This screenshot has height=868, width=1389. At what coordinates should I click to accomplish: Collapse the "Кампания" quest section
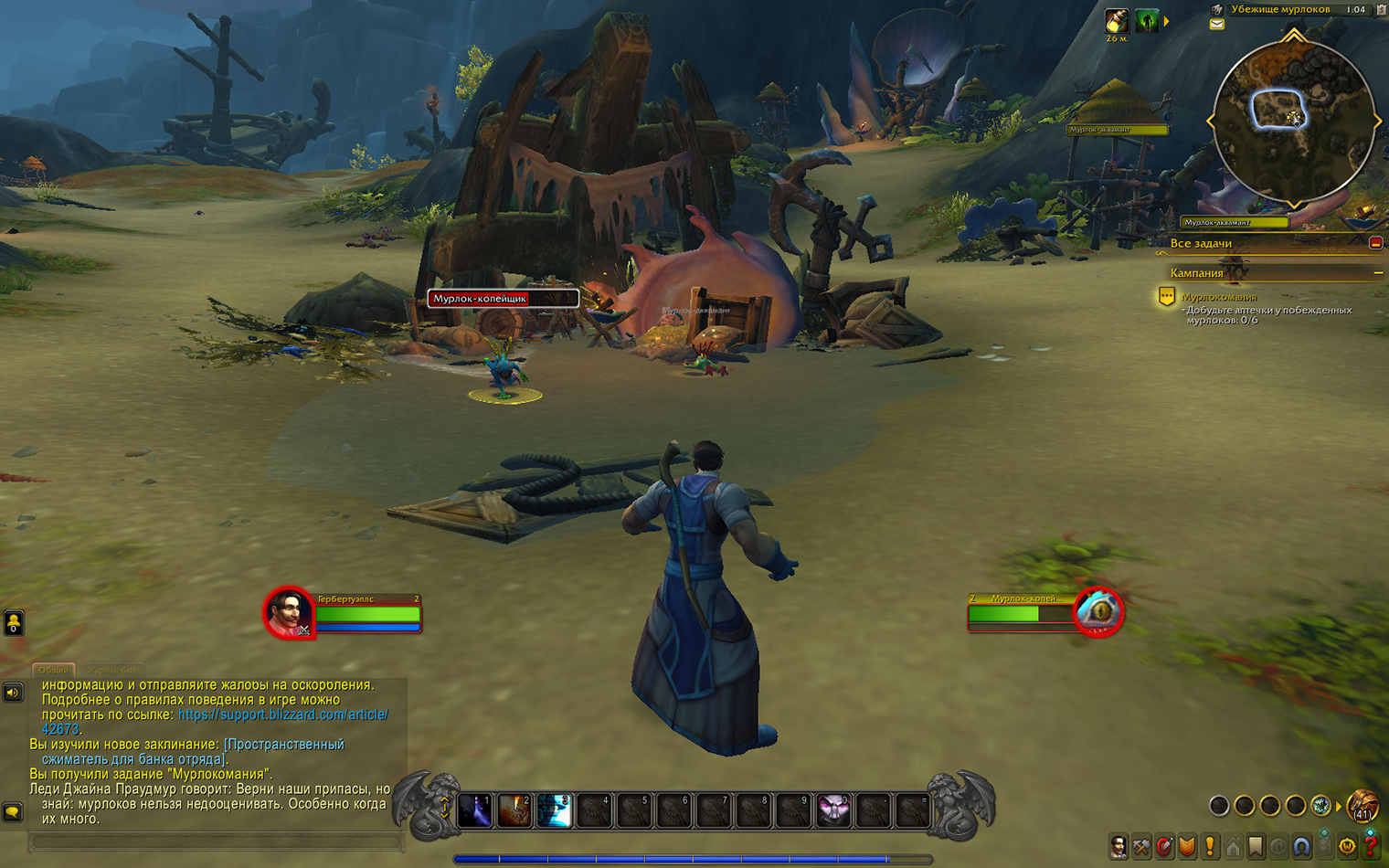tap(1377, 273)
